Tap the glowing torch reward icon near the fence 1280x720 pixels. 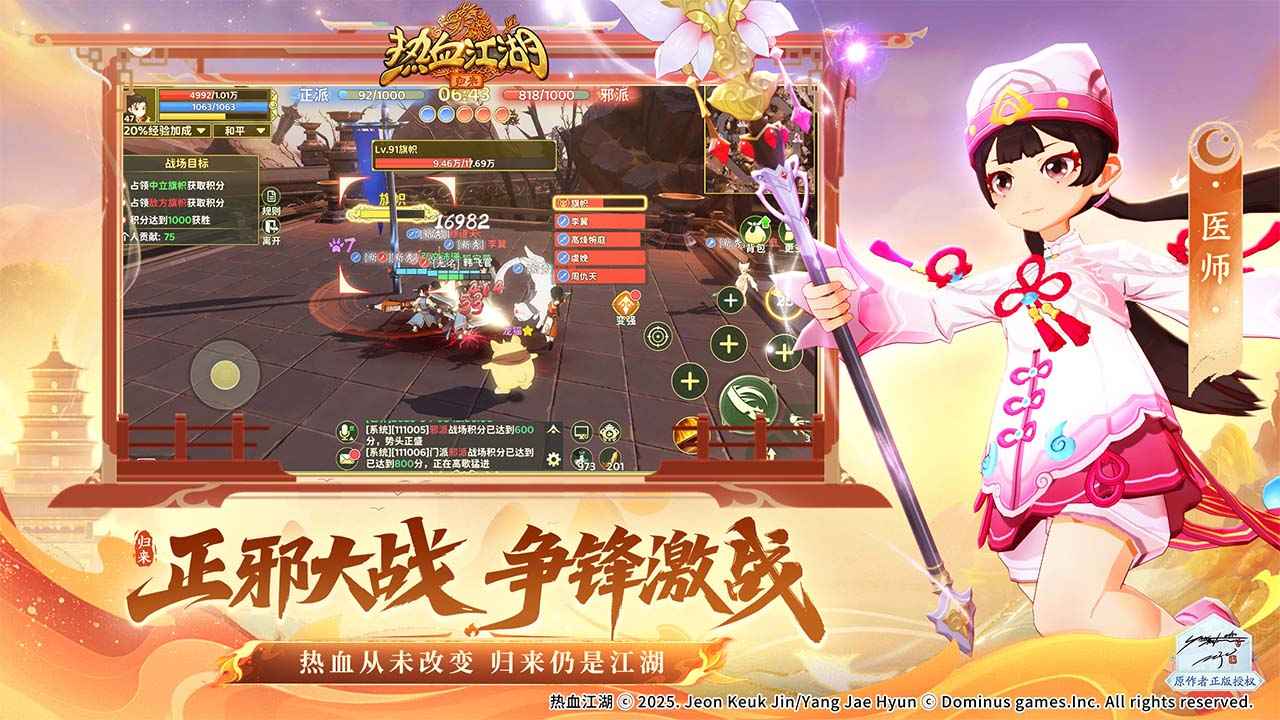click(689, 432)
